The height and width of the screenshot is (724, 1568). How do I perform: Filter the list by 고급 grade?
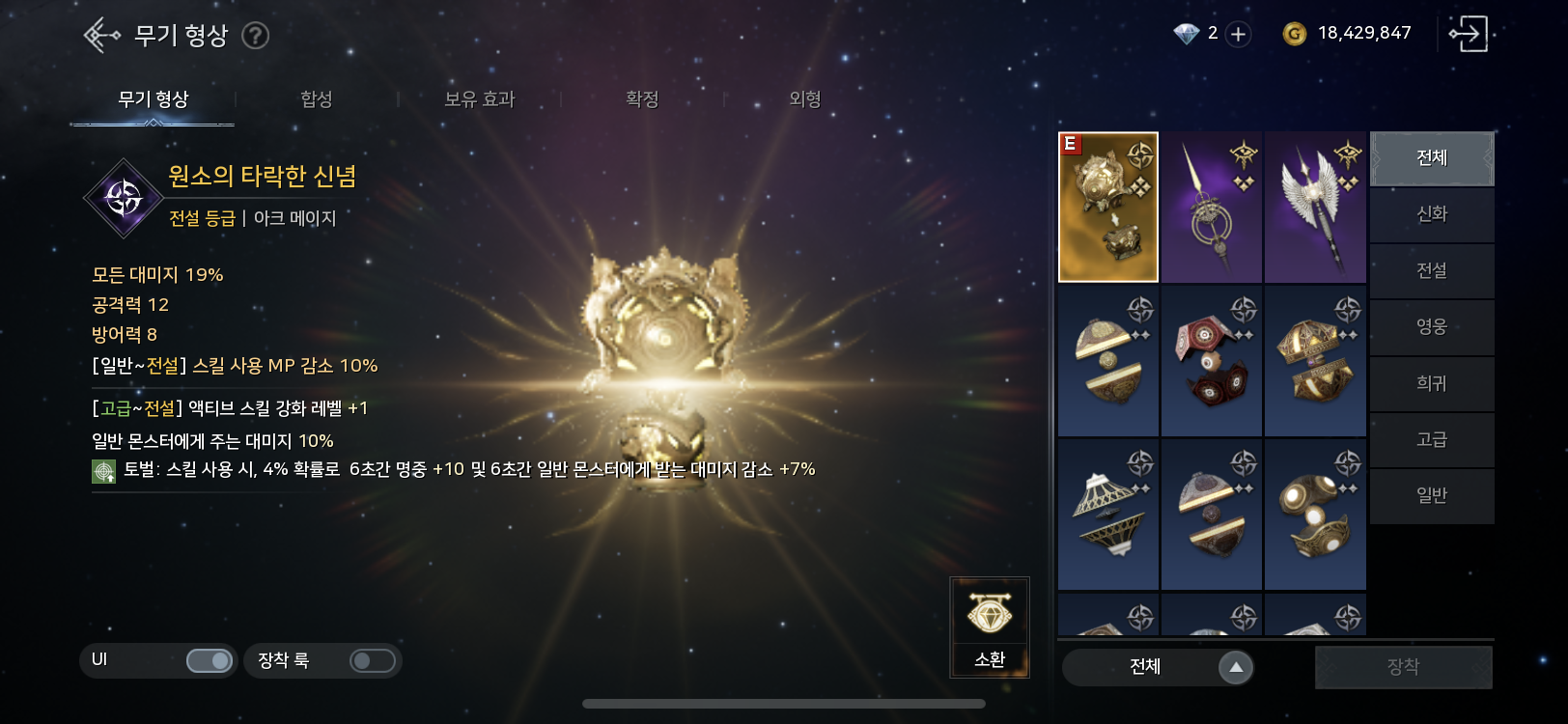pos(1432,440)
